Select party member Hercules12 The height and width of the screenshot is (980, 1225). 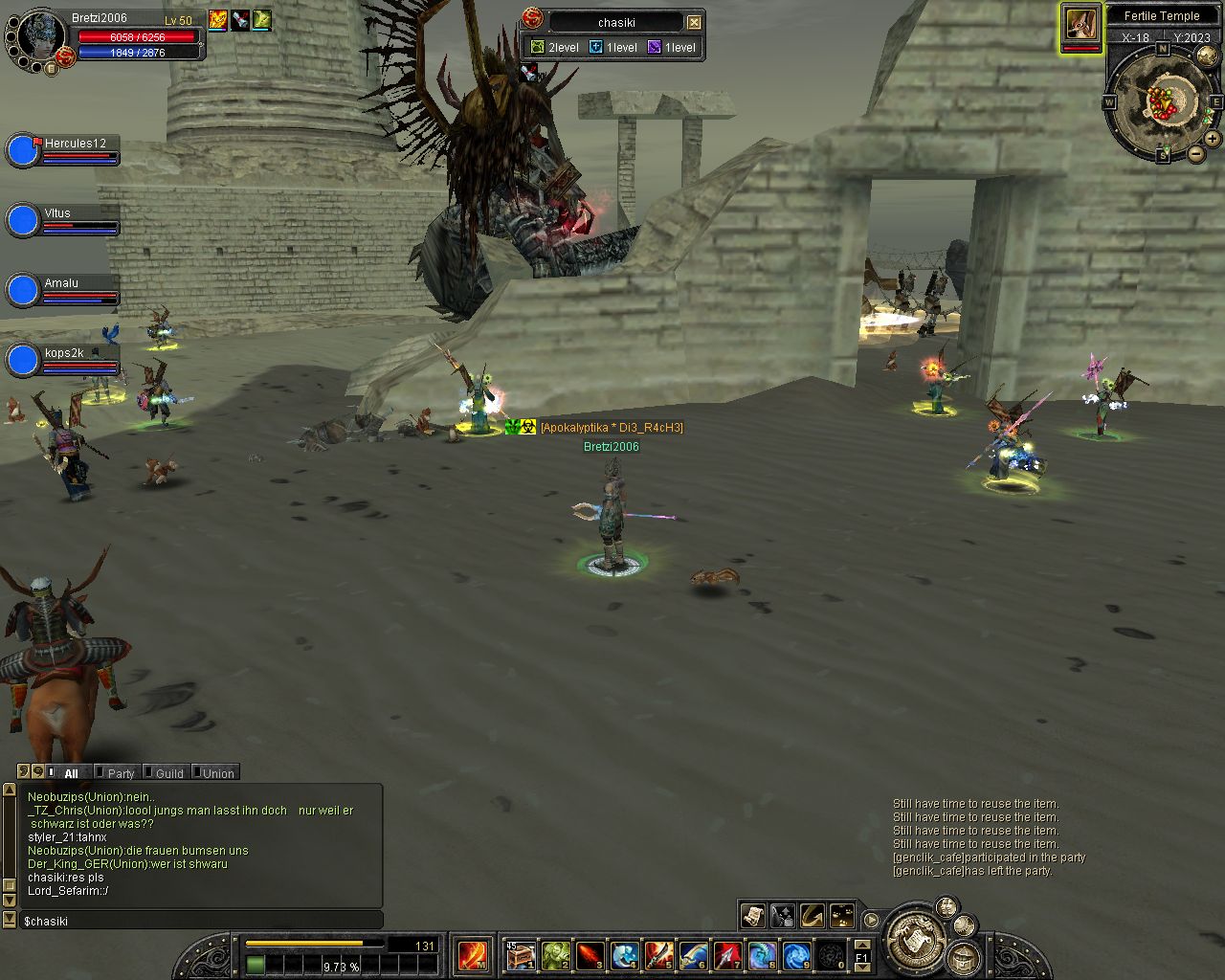[23, 151]
